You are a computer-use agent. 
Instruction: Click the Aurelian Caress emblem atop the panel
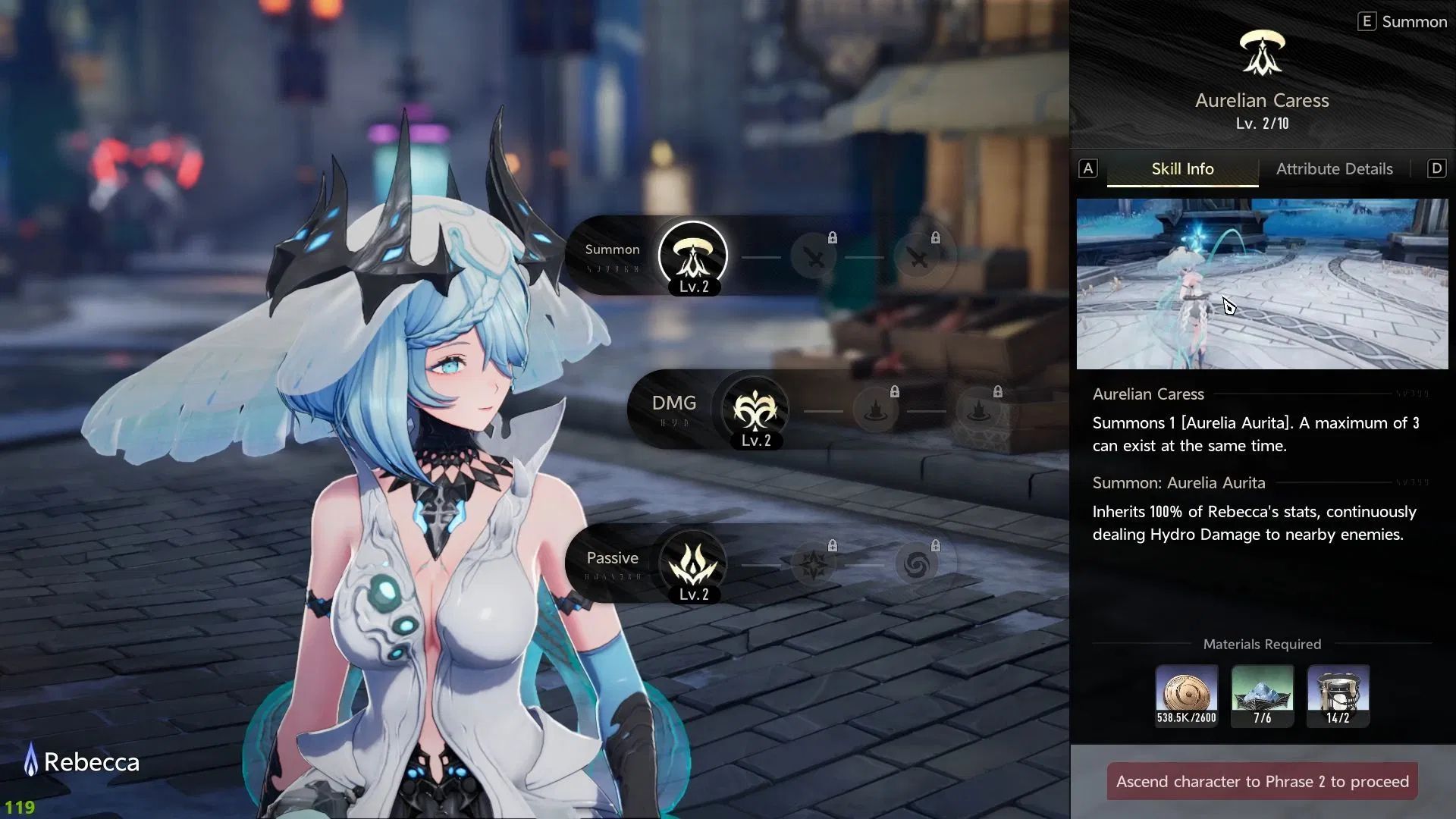pyautogui.click(x=1261, y=52)
